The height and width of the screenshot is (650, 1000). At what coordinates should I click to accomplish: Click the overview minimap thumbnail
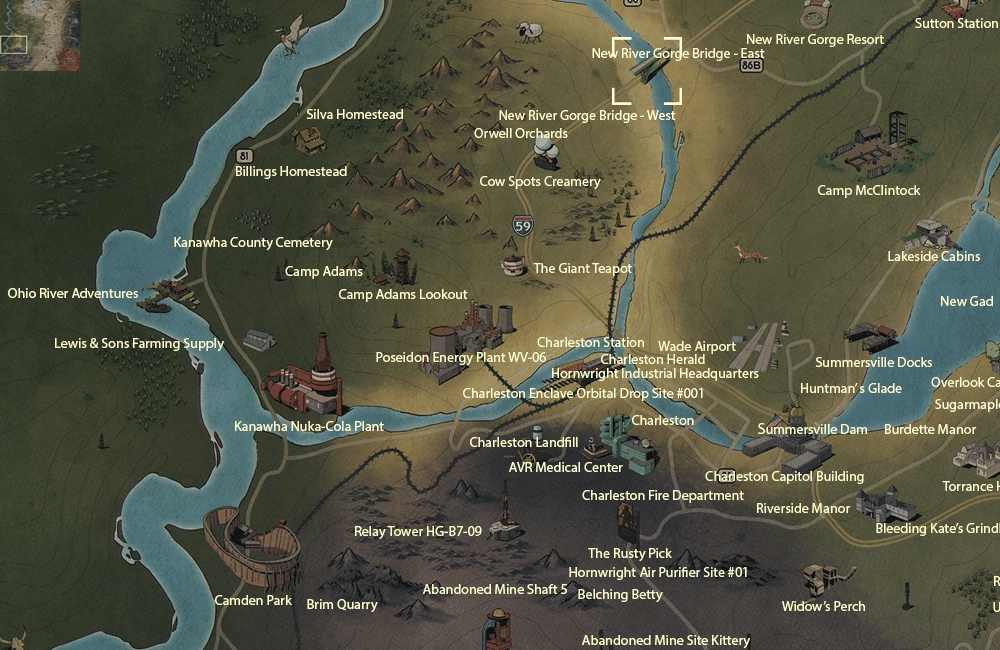pos(40,34)
